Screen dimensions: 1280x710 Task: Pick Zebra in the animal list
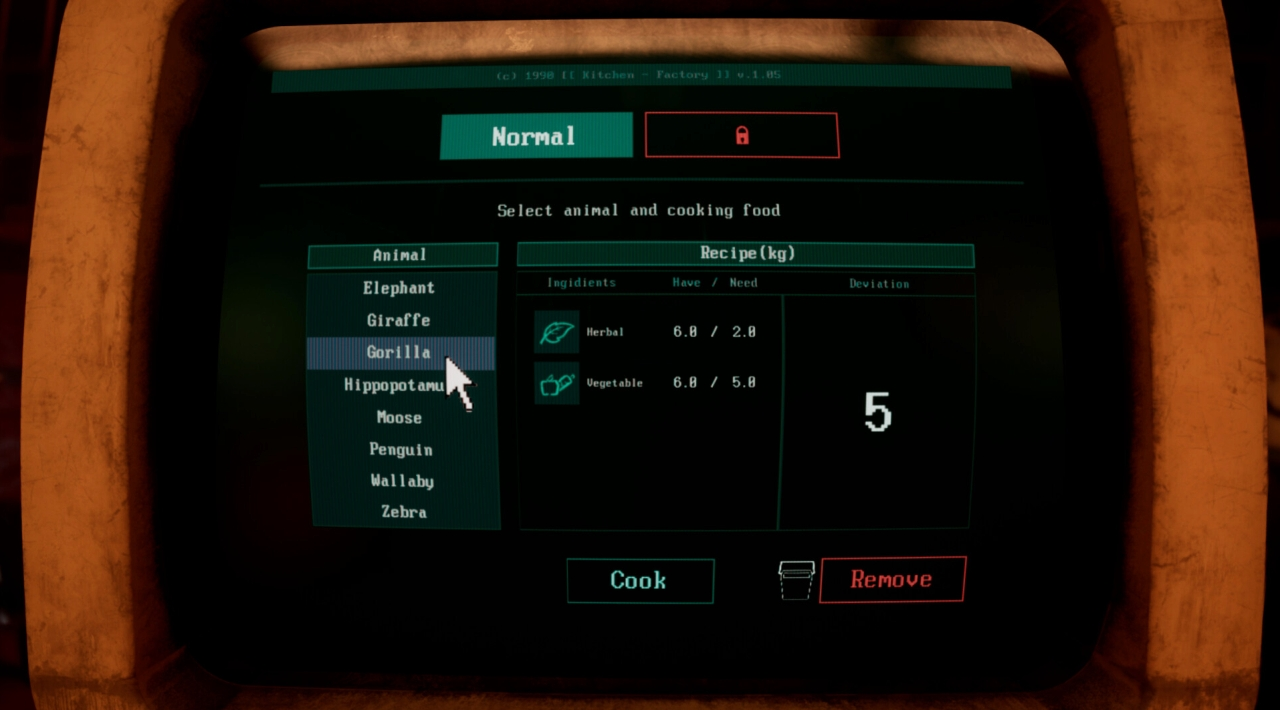(404, 512)
